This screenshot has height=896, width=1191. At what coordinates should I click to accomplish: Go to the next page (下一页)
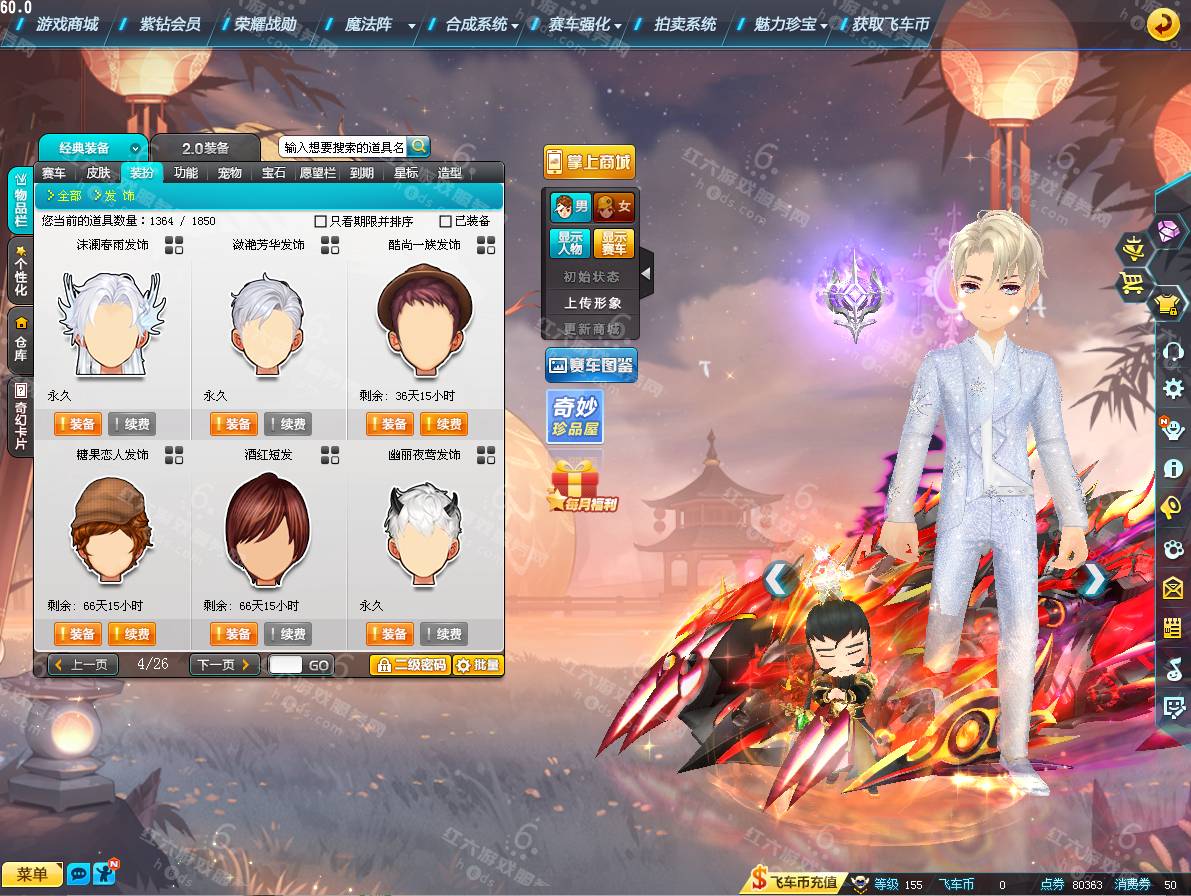(x=226, y=665)
